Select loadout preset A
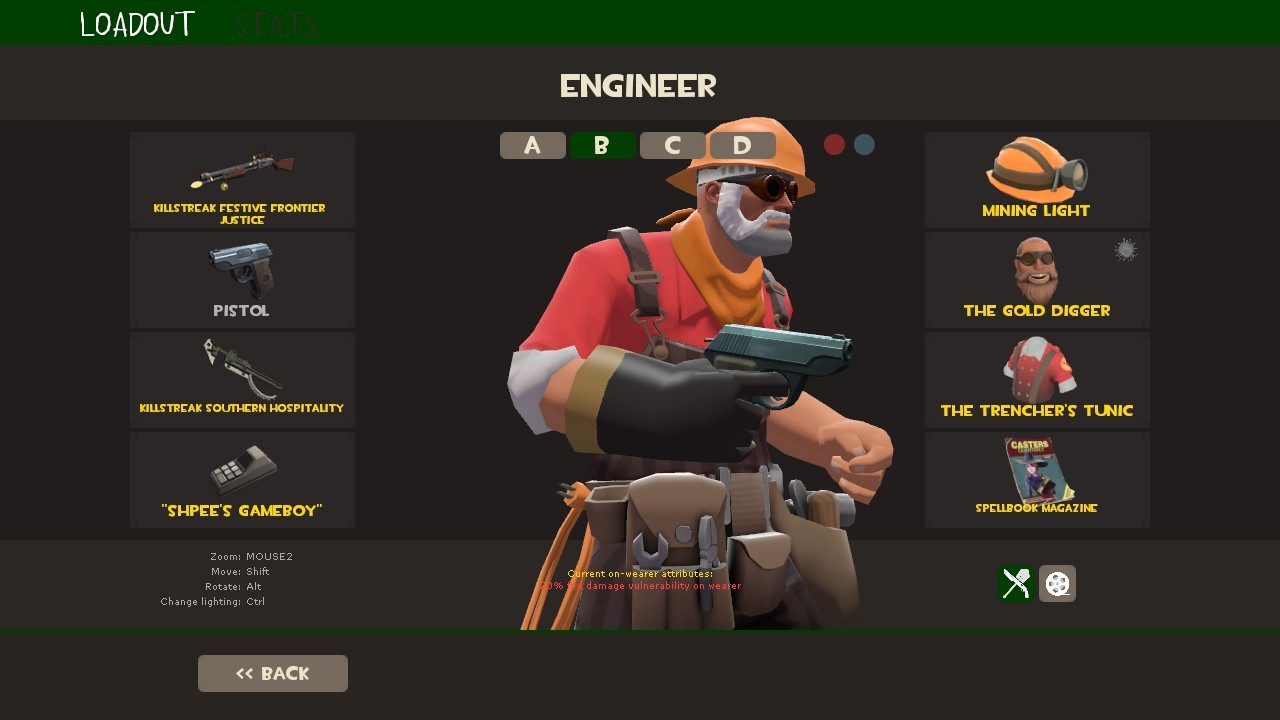The height and width of the screenshot is (720, 1280). coord(532,145)
